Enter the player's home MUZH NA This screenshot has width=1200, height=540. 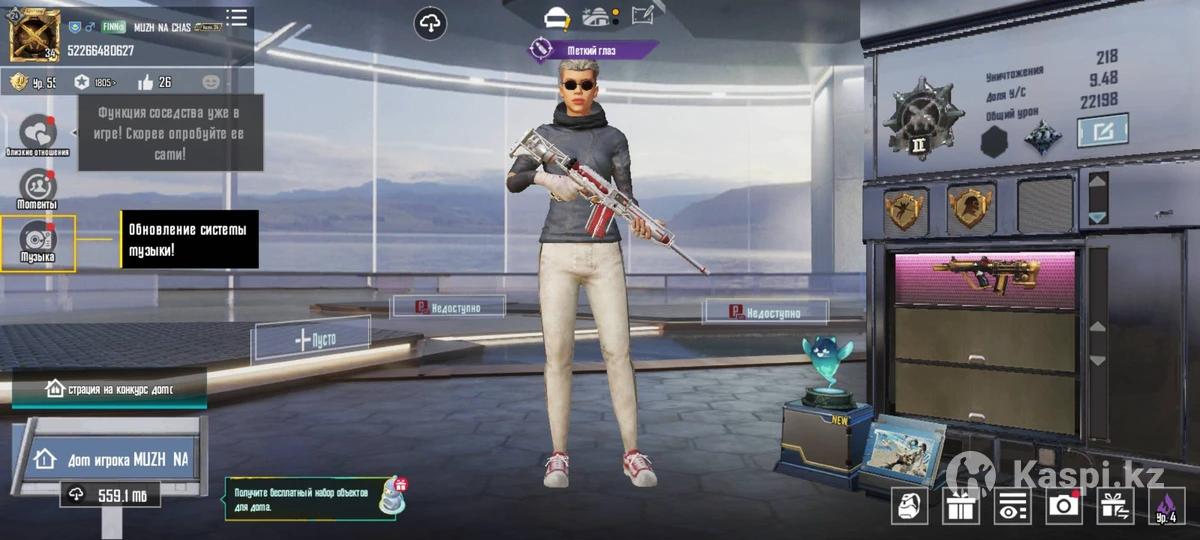click(112, 459)
